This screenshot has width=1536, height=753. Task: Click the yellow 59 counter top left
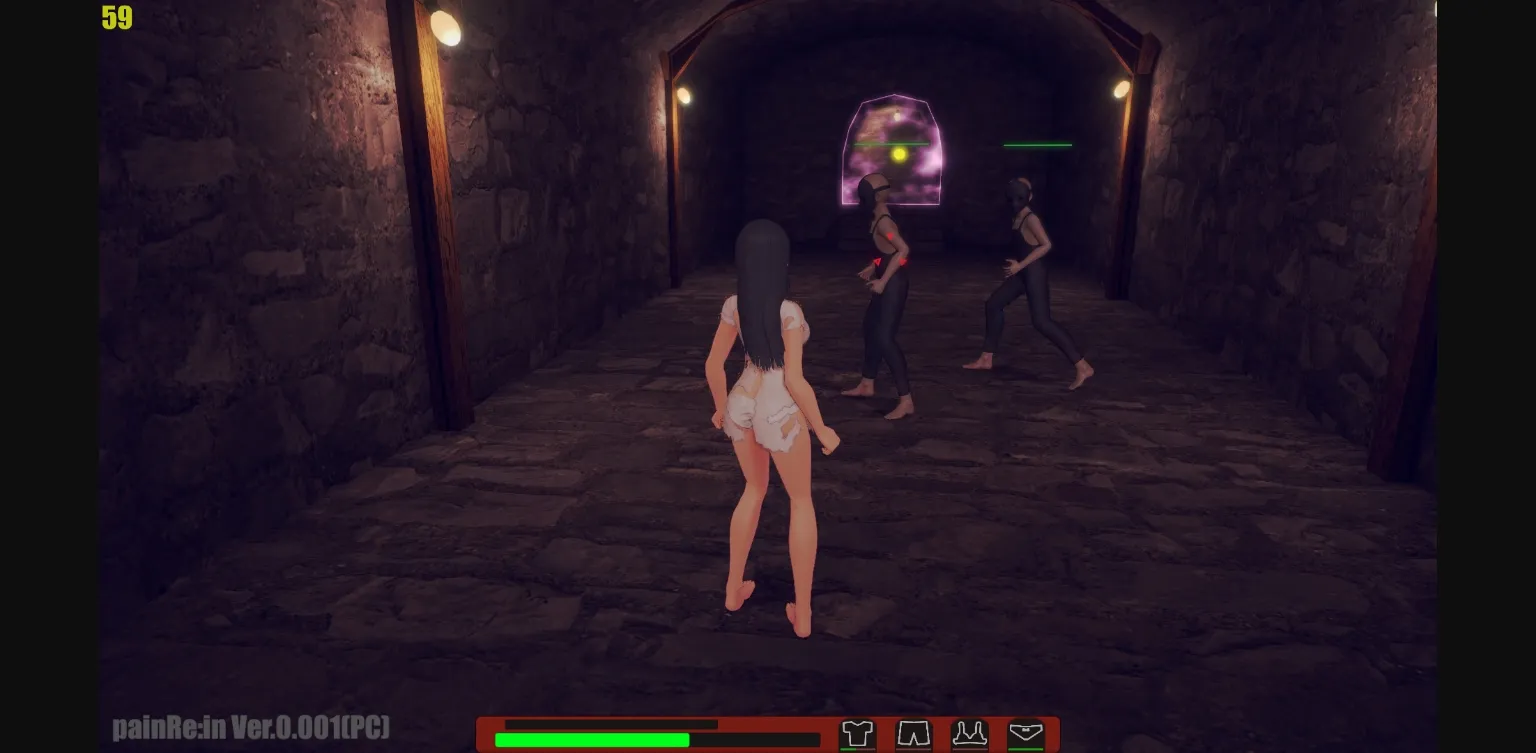click(x=115, y=19)
